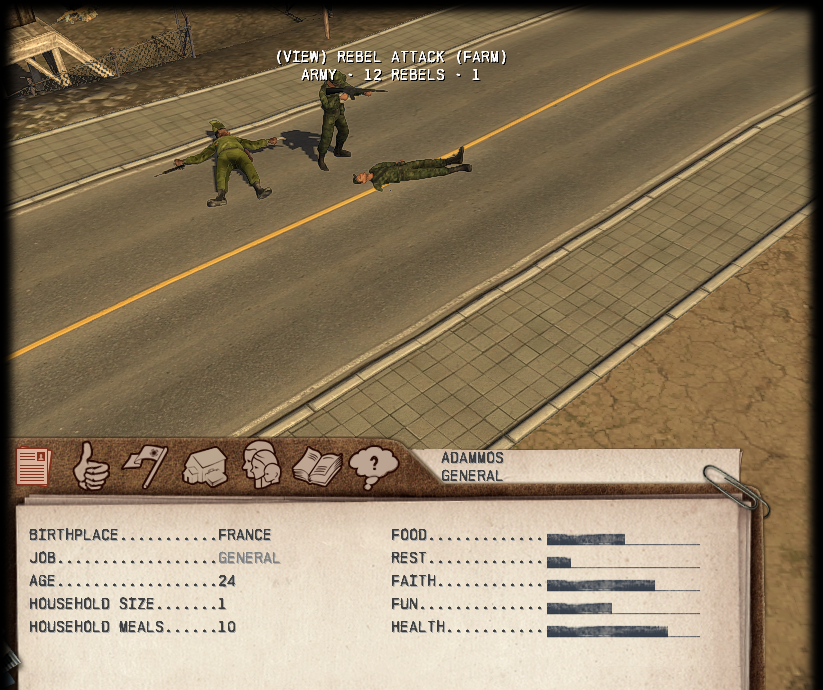Switch to the thumbs-up tab
Image resolution: width=823 pixels, height=690 pixels.
(x=90, y=466)
